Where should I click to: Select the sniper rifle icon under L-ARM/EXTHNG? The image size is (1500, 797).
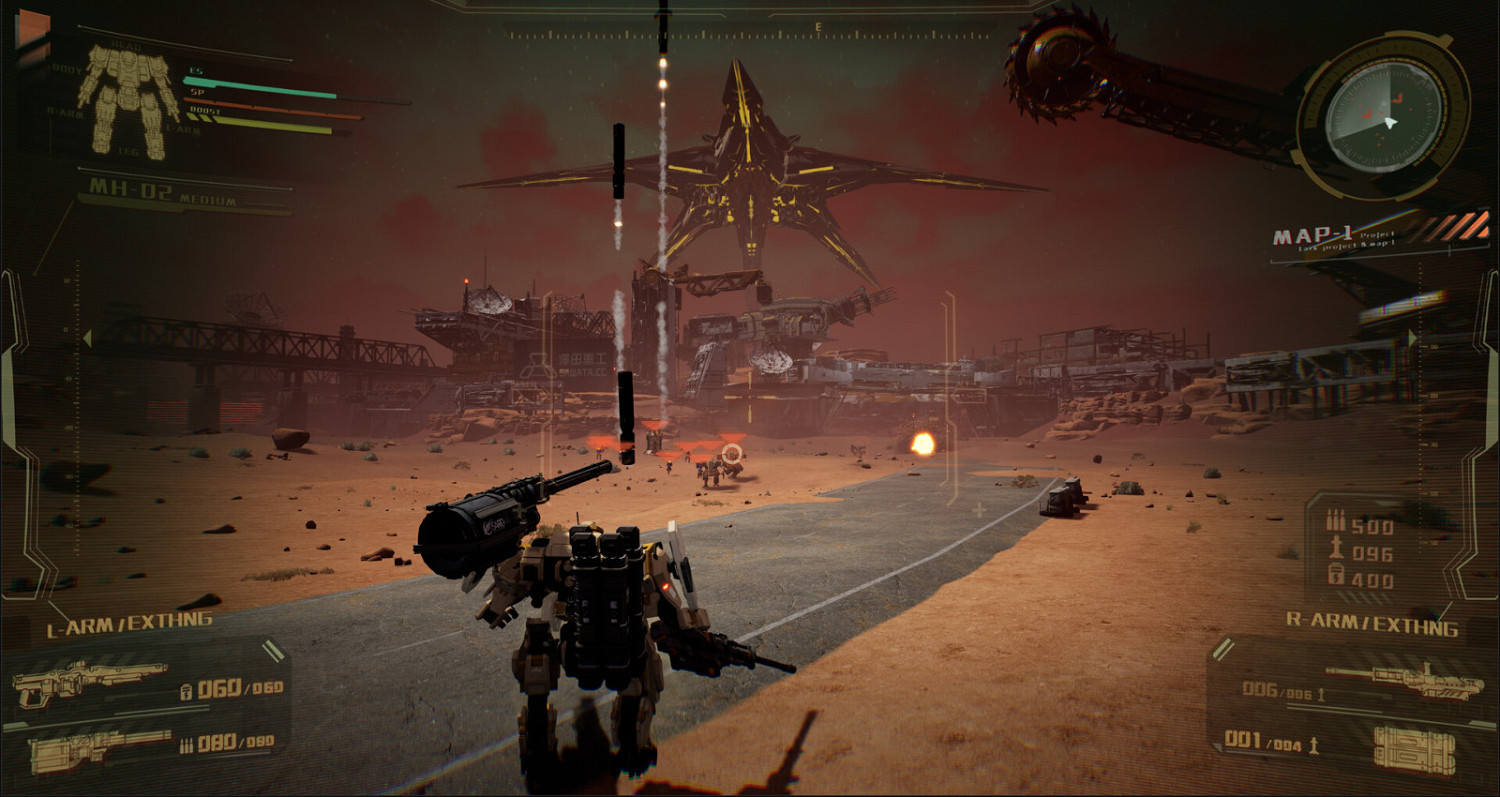pyautogui.click(x=91, y=682)
